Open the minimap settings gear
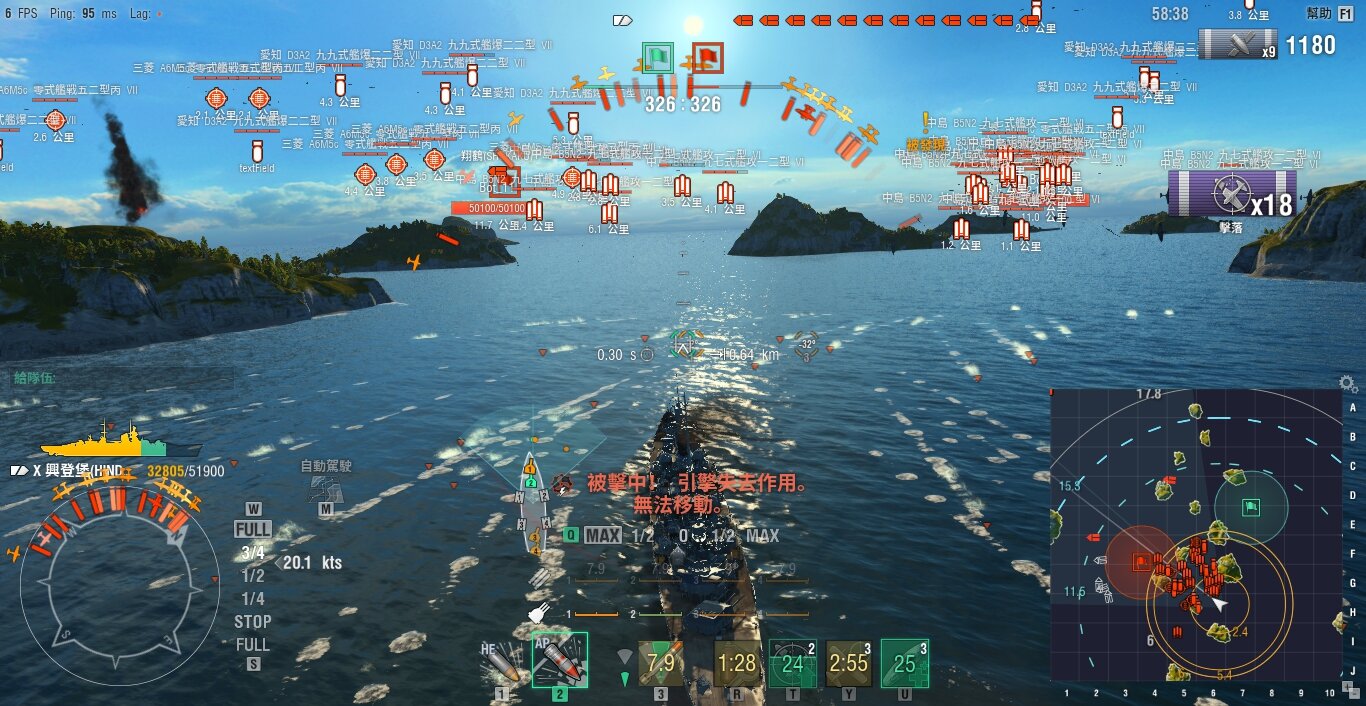The image size is (1366, 706). (x=1348, y=384)
